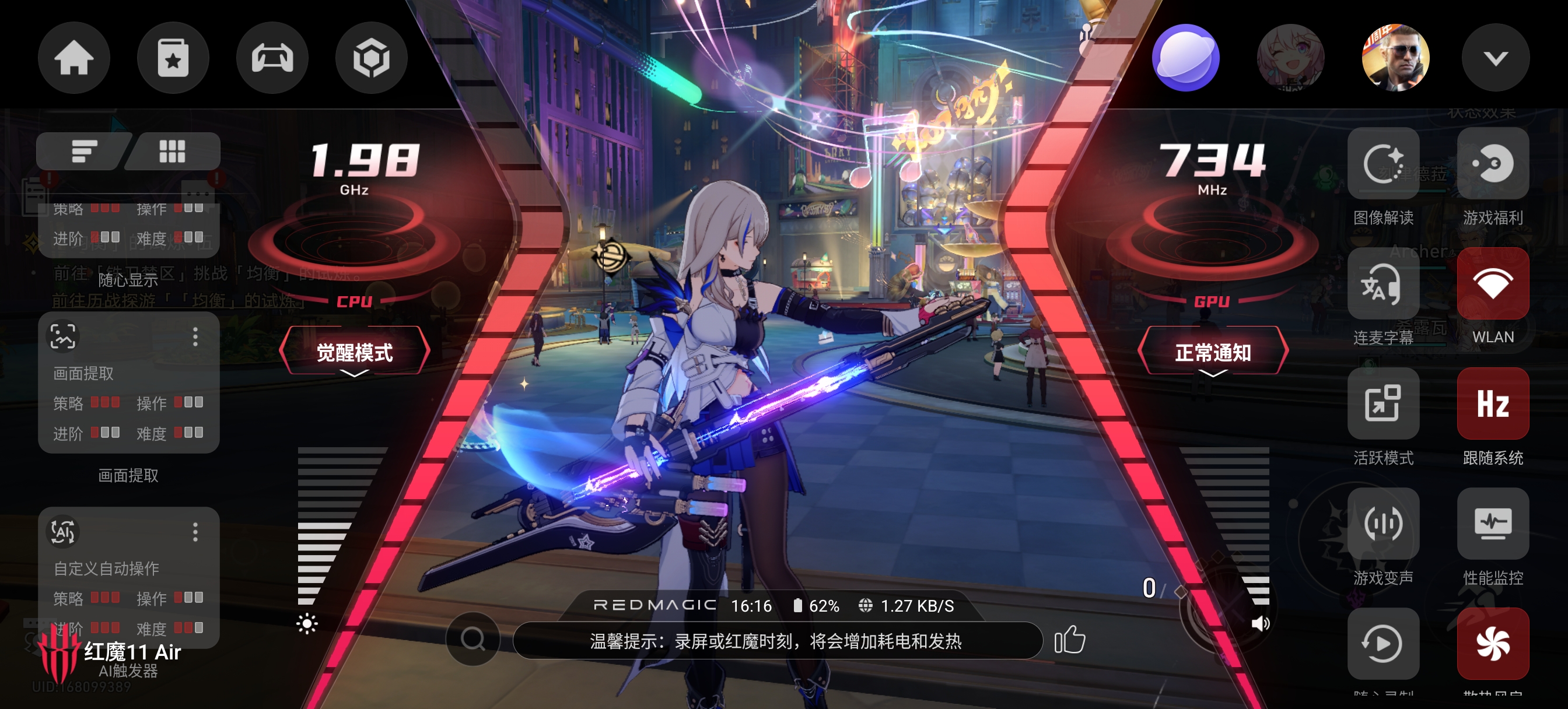Select the gamepad icon

(272, 58)
